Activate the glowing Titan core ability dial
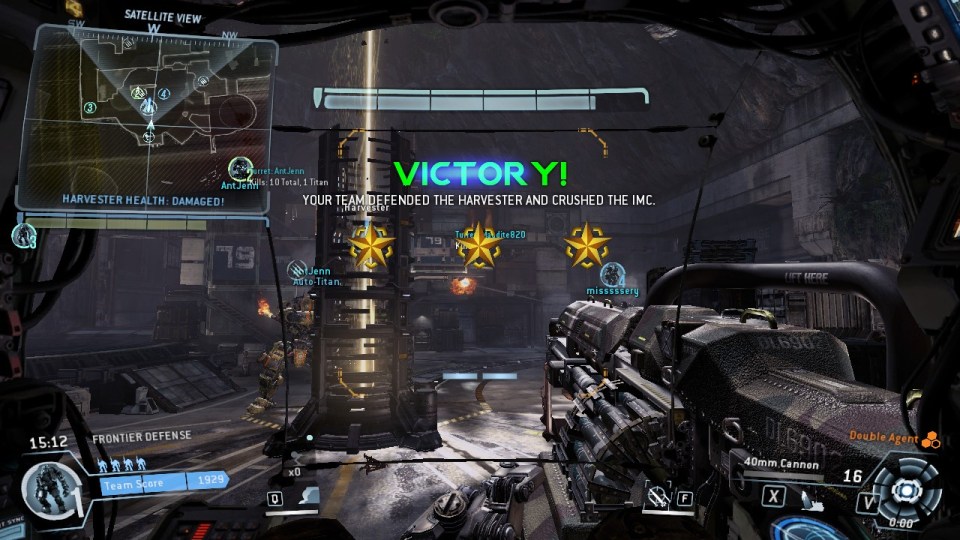The image size is (960, 540). 906,490
